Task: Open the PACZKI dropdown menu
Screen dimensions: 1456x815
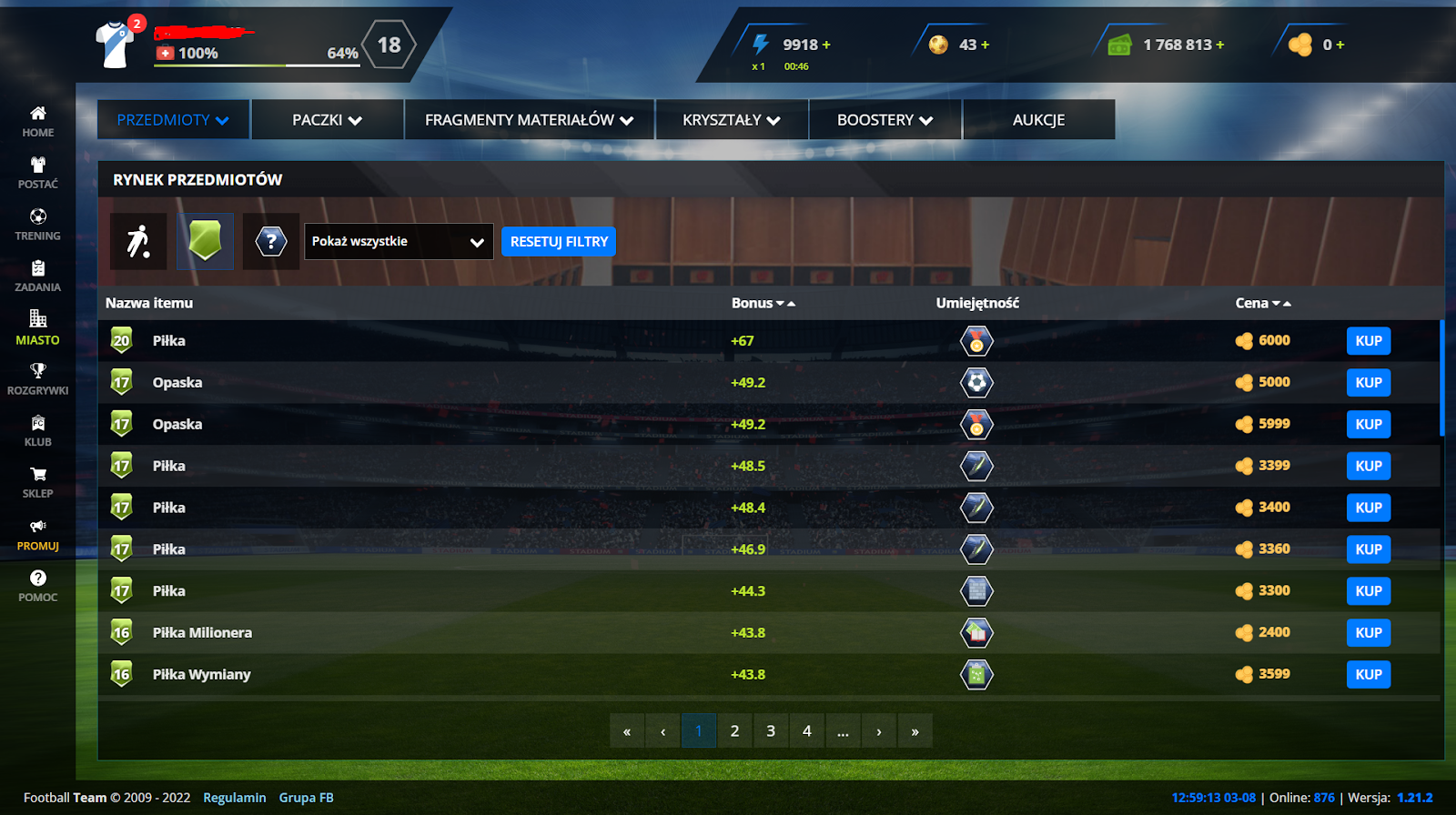Action: (327, 120)
